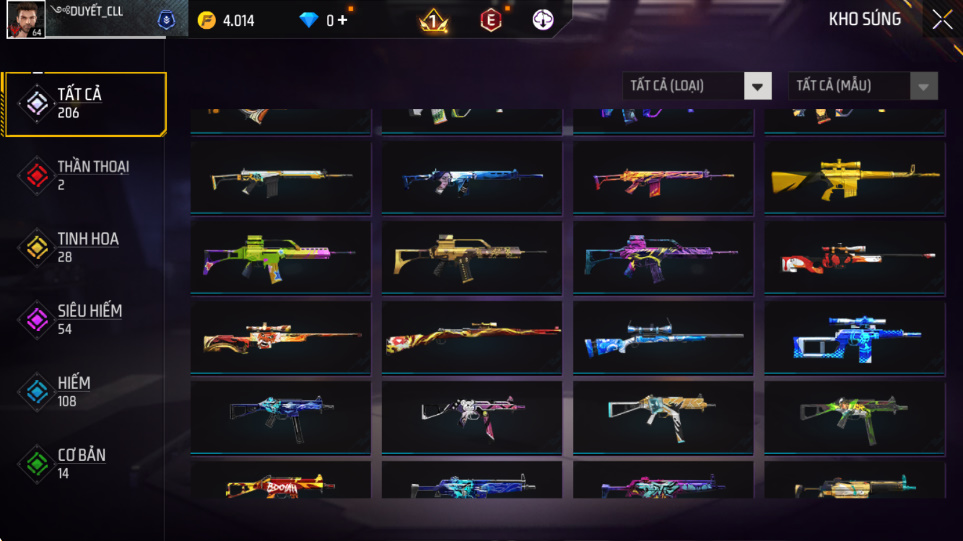
Task: Open the red E hexagon badge
Action: coord(490,20)
